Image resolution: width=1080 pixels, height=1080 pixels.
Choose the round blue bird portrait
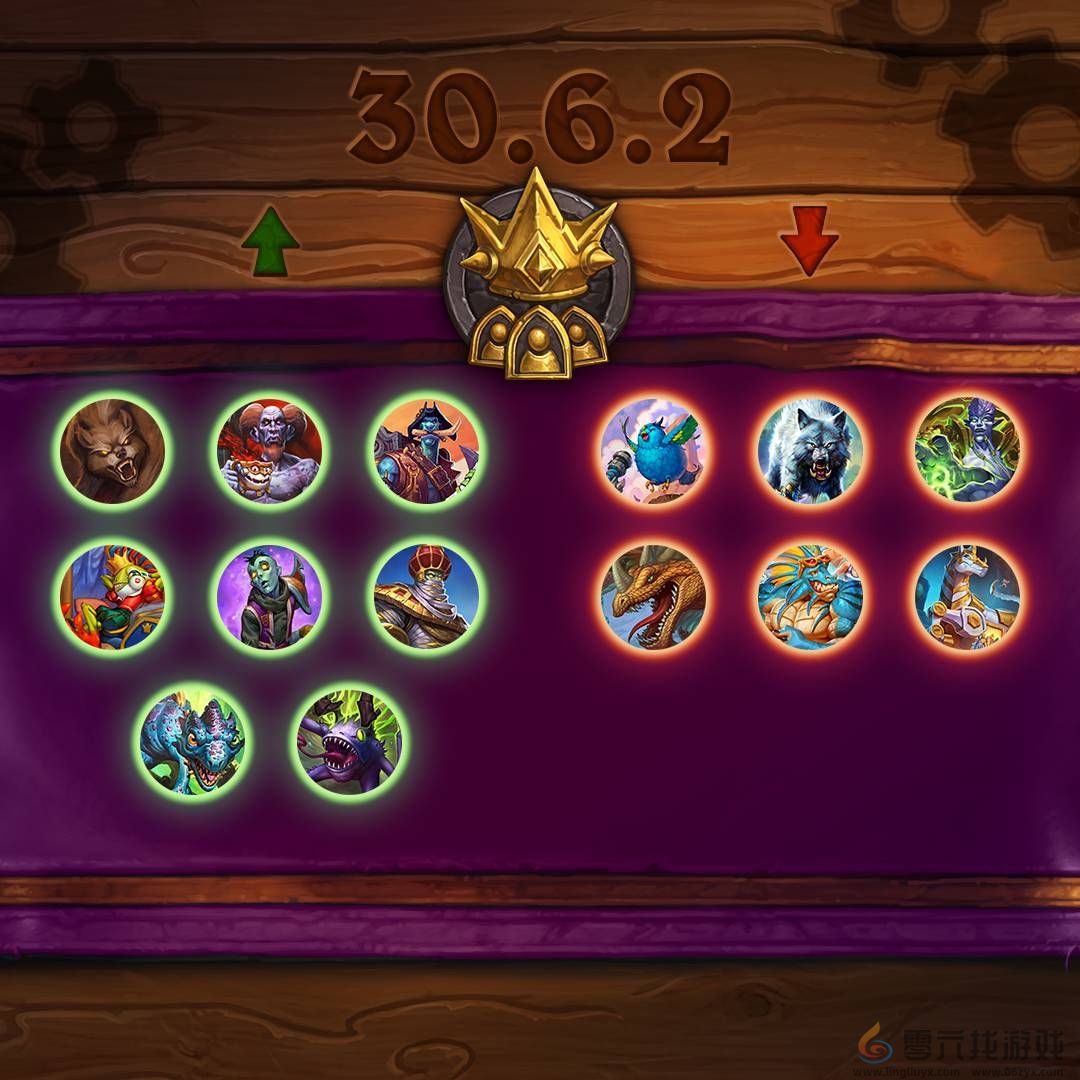652,451
